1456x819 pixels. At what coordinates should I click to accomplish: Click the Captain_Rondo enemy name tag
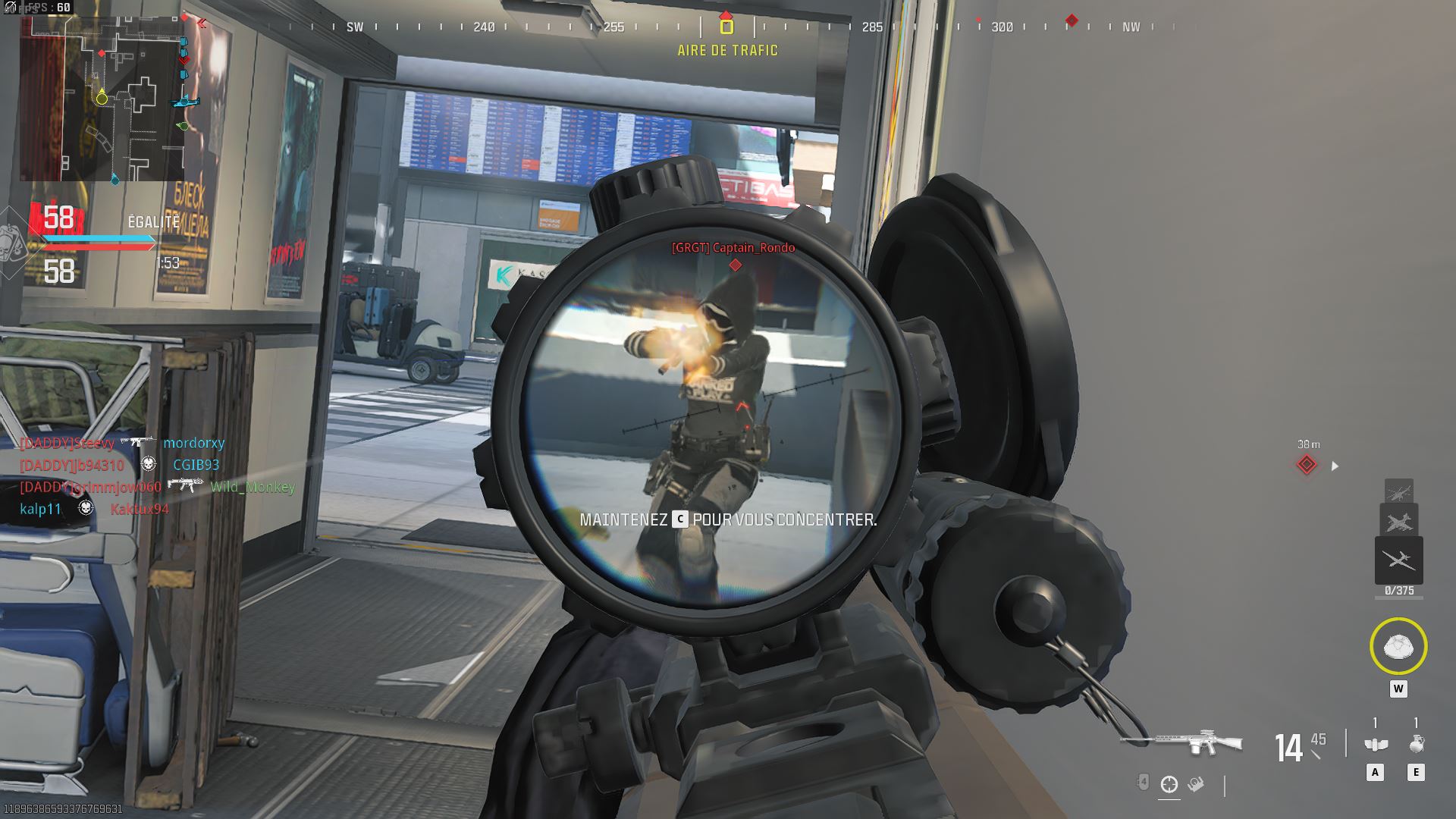733,247
